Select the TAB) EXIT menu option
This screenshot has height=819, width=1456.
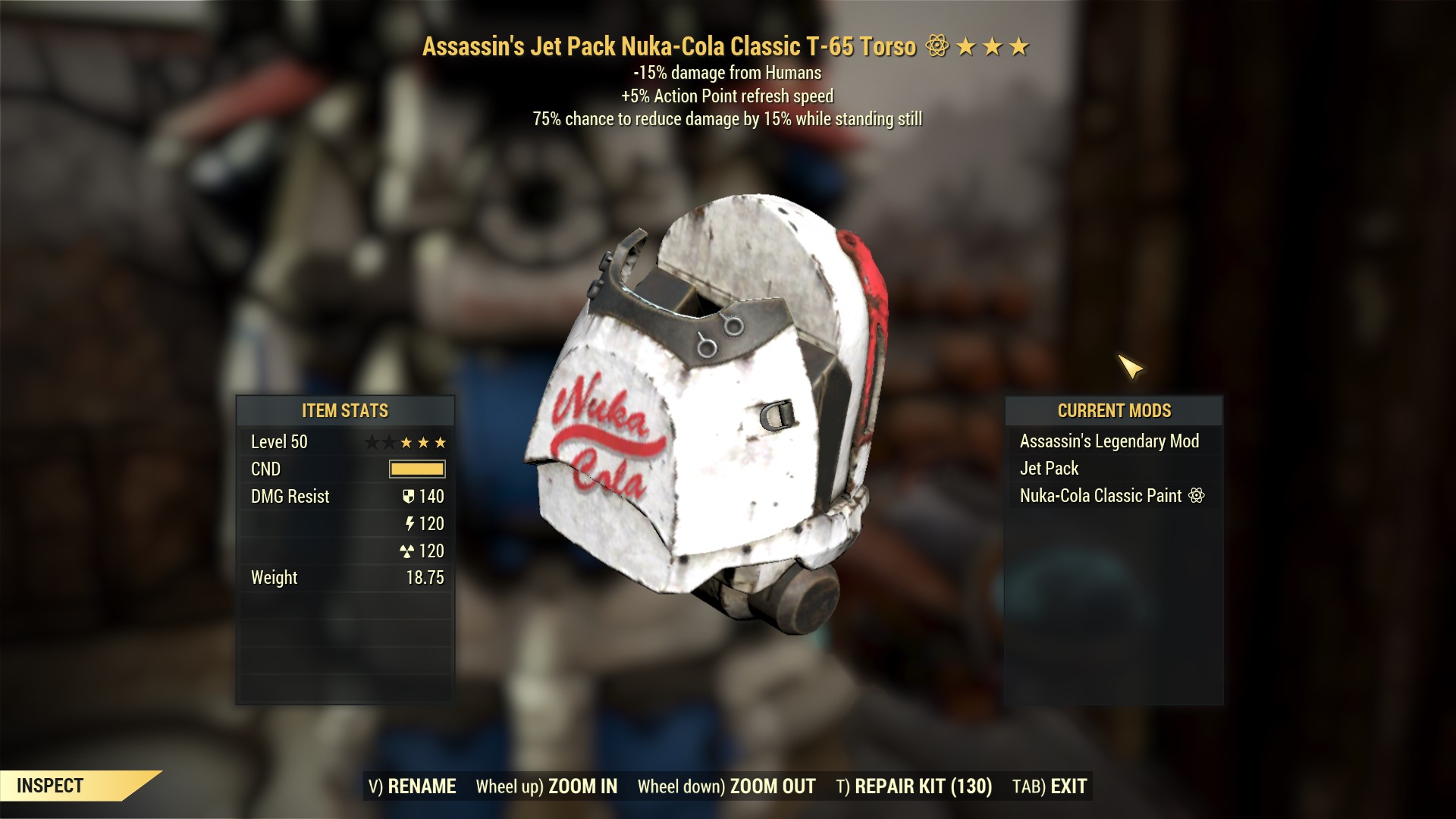(x=1050, y=786)
